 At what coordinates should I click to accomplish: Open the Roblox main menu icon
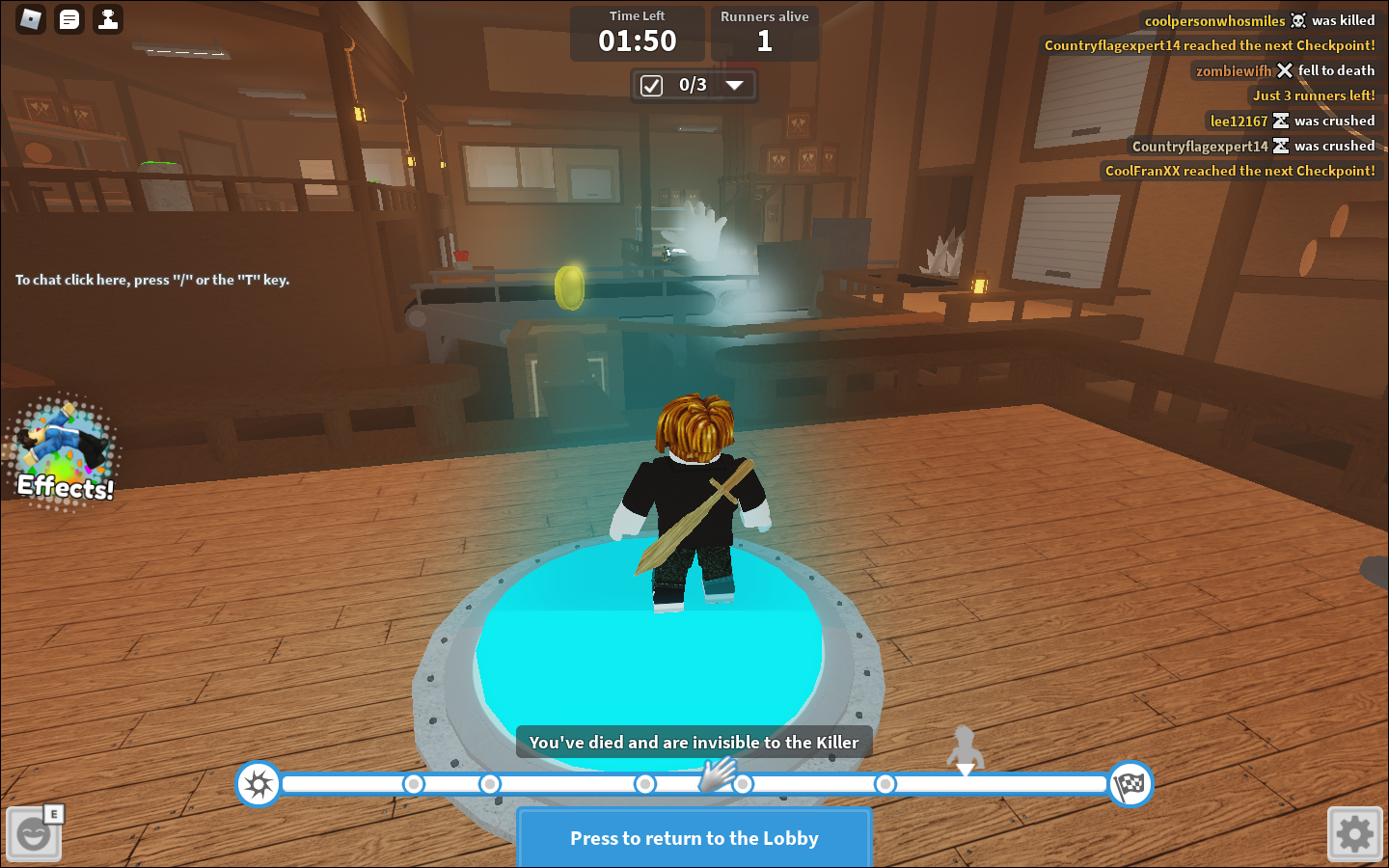tap(28, 18)
